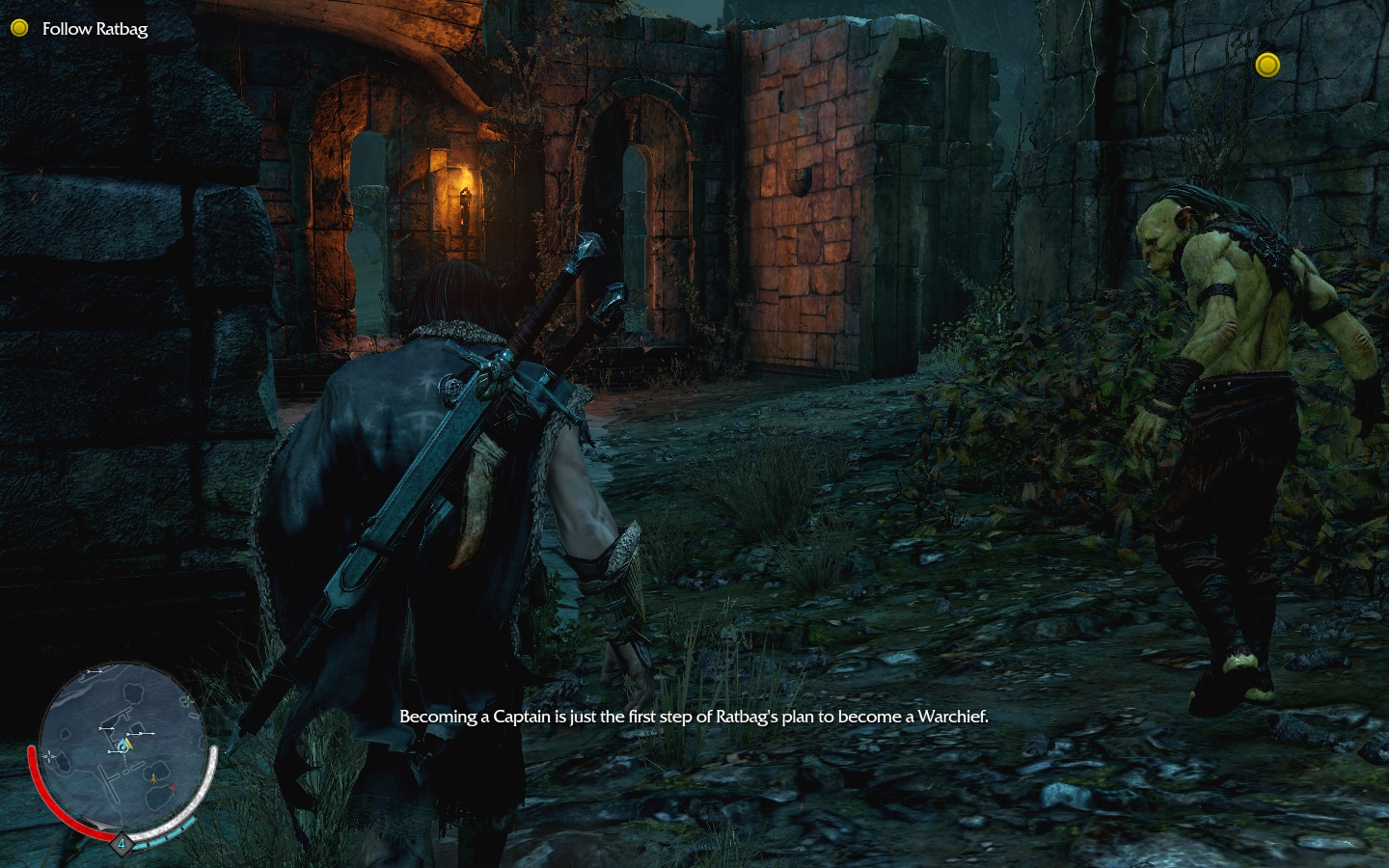Click the yellow objective waypoint marker
Image resolution: width=1389 pixels, height=868 pixels.
click(1267, 65)
